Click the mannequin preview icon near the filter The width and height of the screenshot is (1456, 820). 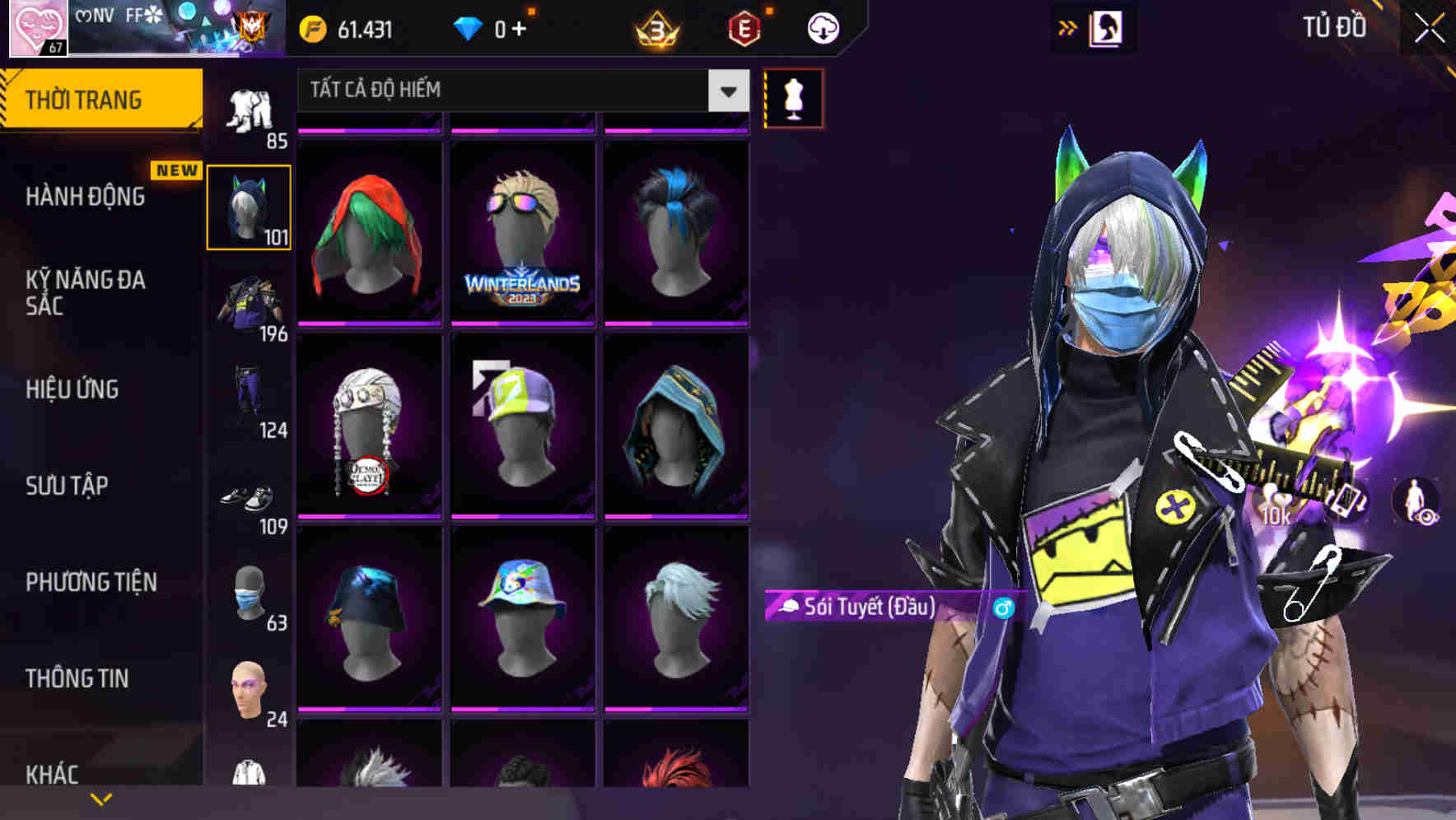[x=793, y=98]
